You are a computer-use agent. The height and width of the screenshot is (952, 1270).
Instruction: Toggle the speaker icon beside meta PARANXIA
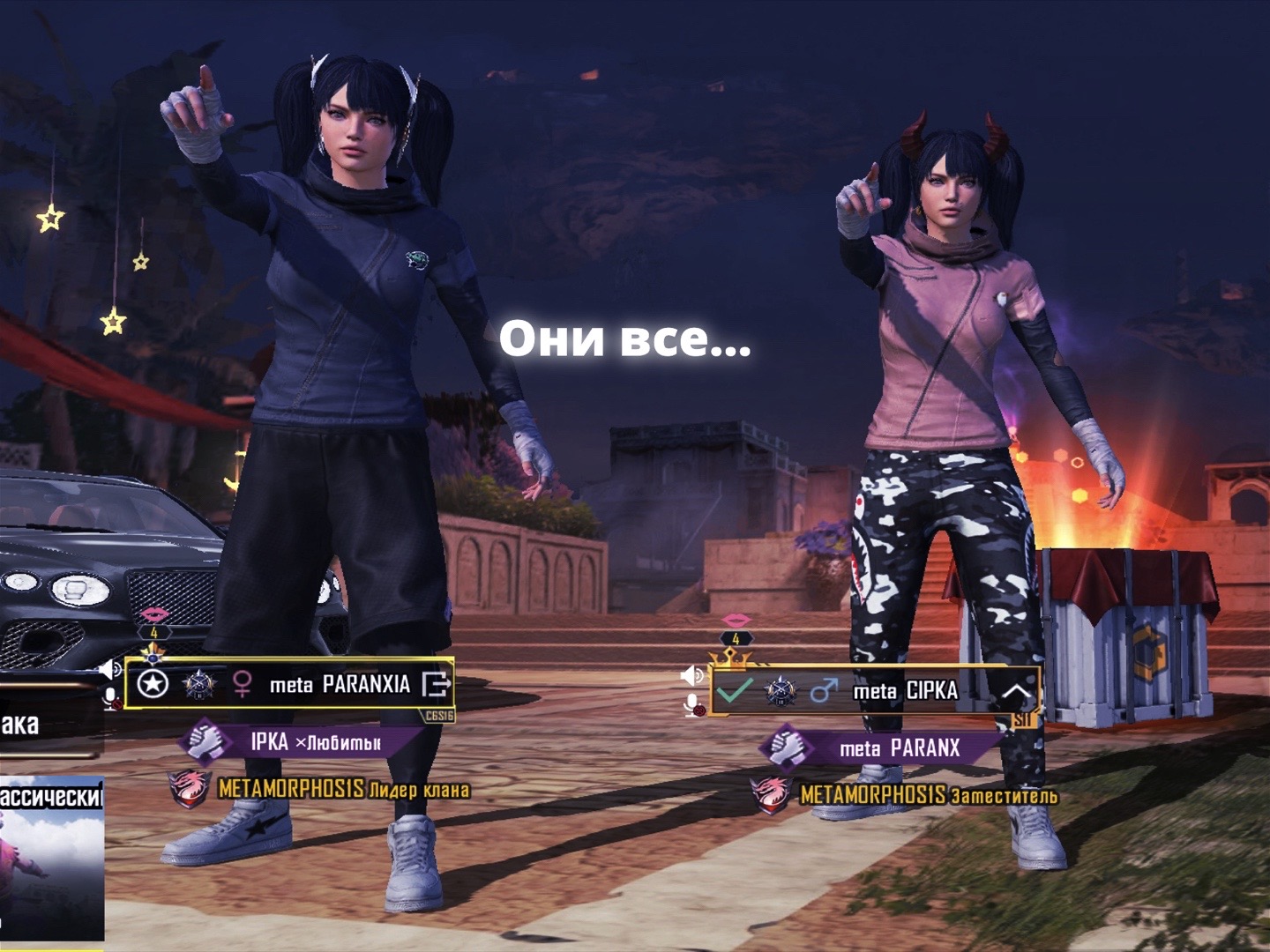110,670
